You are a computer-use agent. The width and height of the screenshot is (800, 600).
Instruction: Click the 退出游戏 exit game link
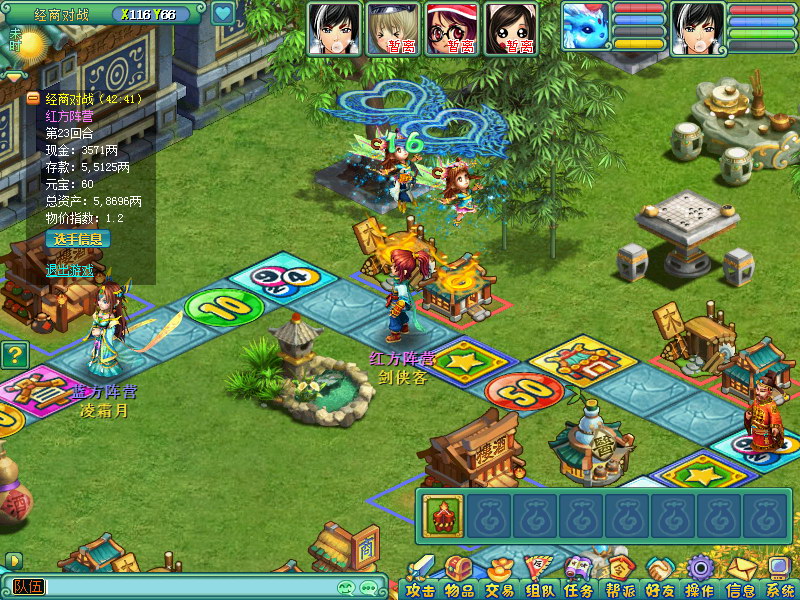click(x=69, y=270)
